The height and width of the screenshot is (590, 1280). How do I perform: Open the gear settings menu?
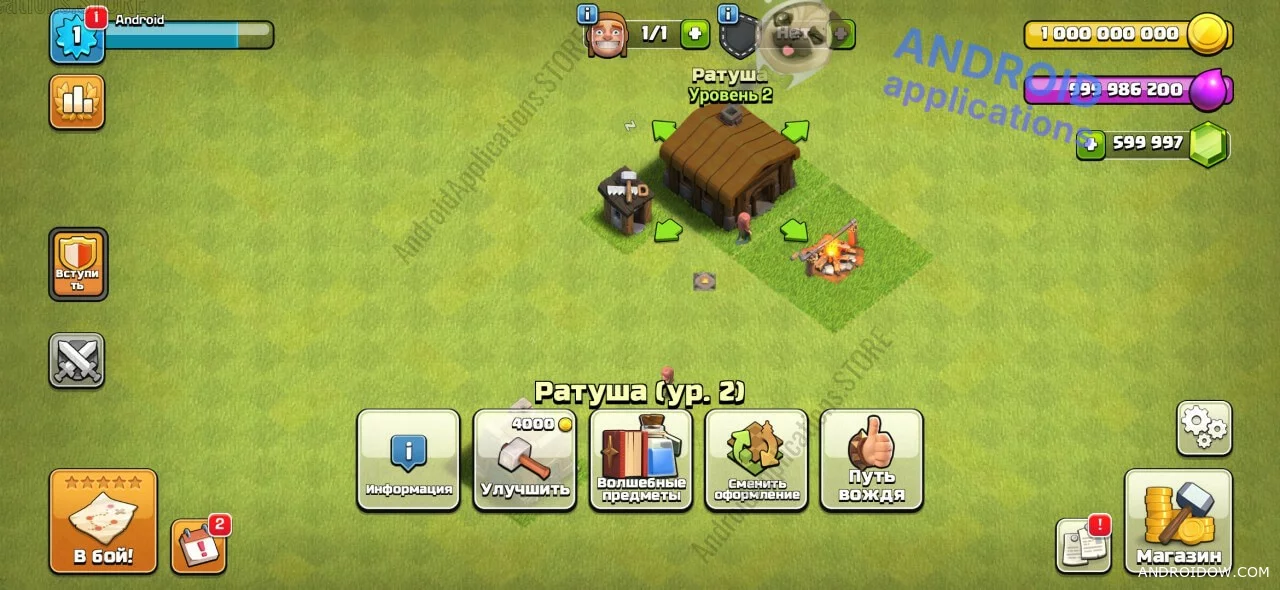pyautogui.click(x=1203, y=428)
